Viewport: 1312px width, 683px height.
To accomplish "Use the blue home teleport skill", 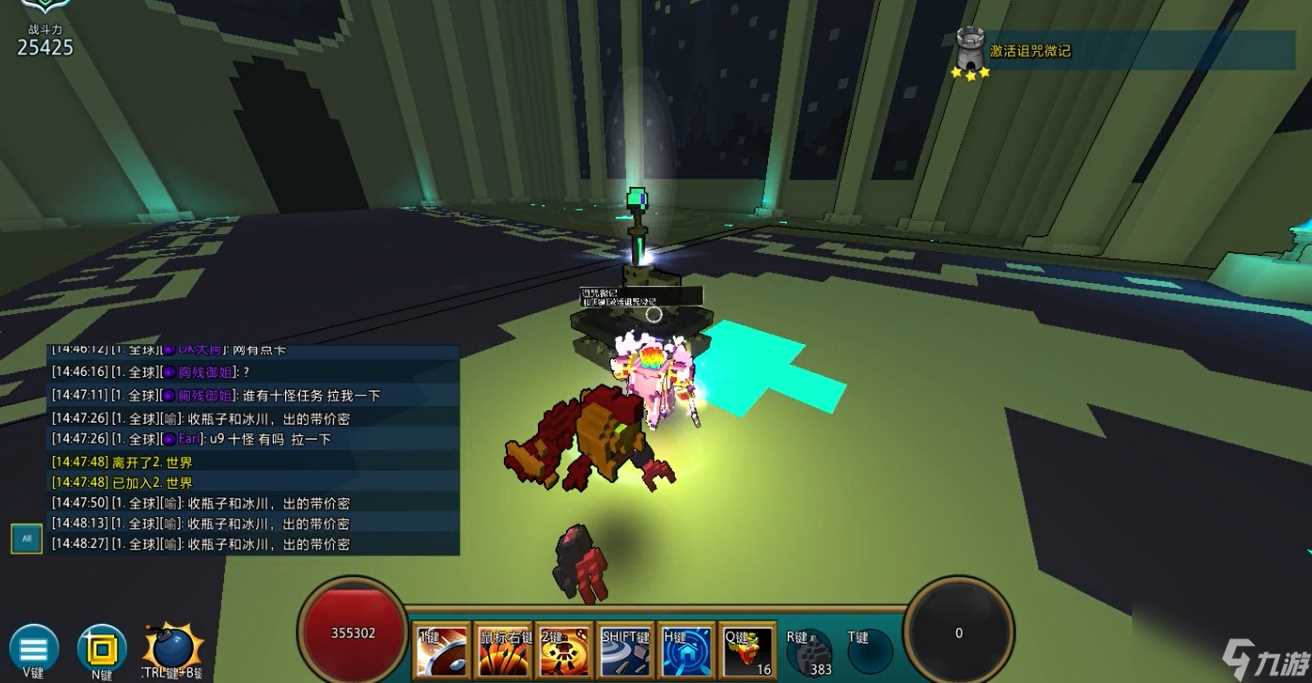I will point(688,651).
